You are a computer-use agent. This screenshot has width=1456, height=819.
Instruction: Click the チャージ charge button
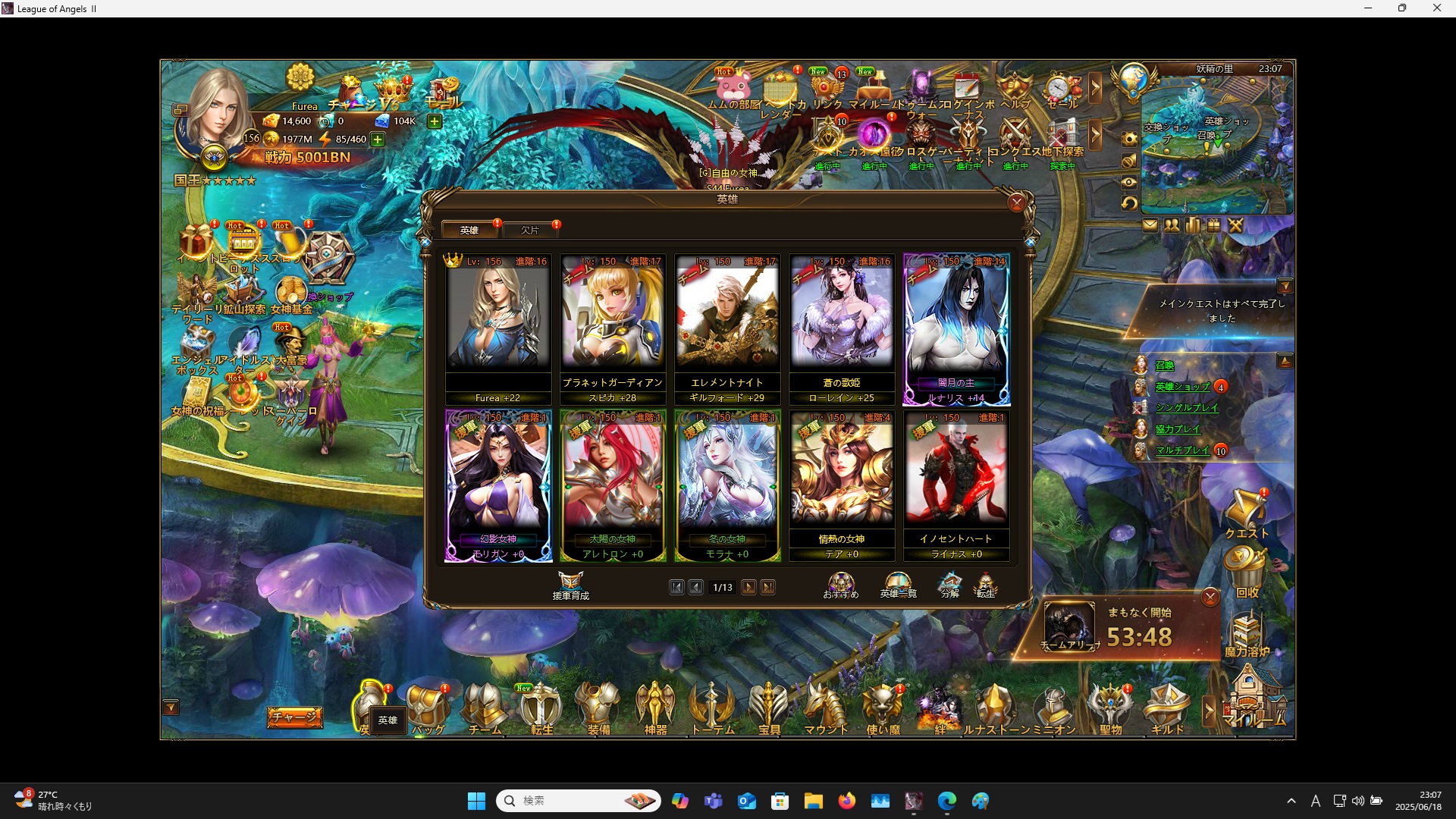pyautogui.click(x=294, y=717)
